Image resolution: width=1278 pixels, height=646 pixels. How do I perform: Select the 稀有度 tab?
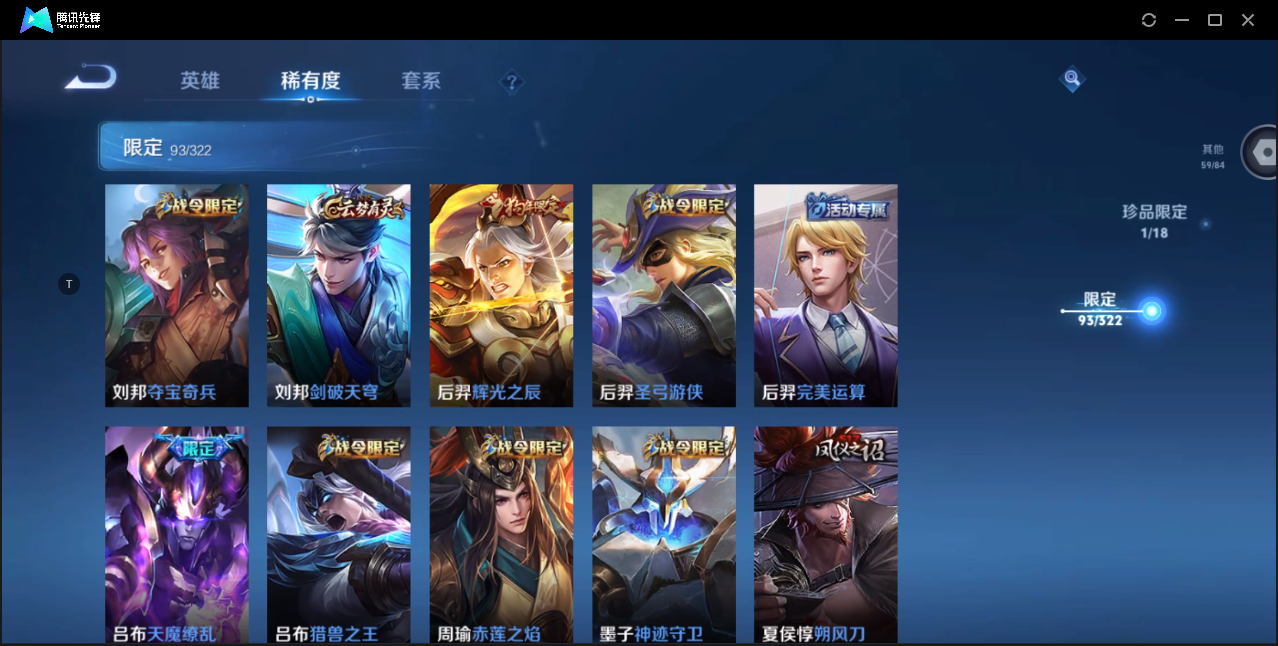click(310, 81)
